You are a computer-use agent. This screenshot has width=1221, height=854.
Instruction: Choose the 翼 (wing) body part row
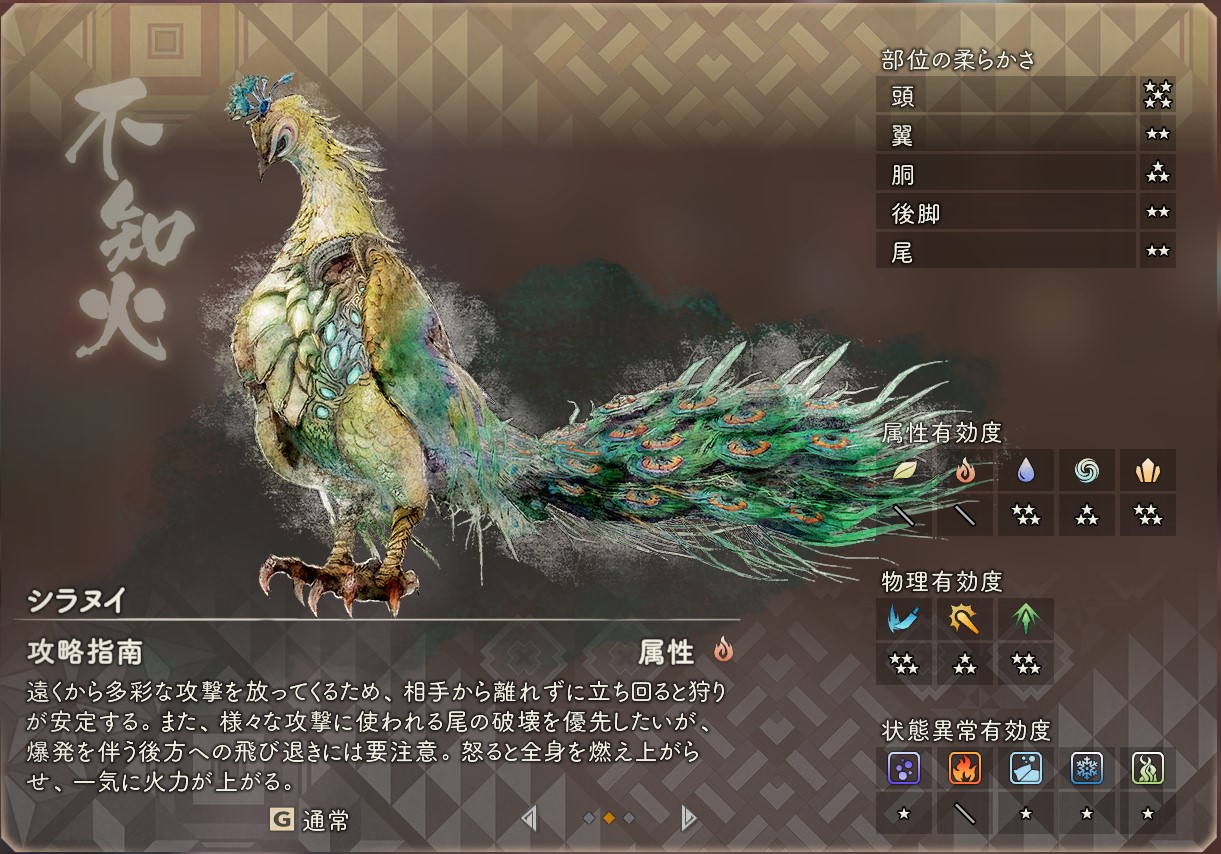pos(1006,135)
